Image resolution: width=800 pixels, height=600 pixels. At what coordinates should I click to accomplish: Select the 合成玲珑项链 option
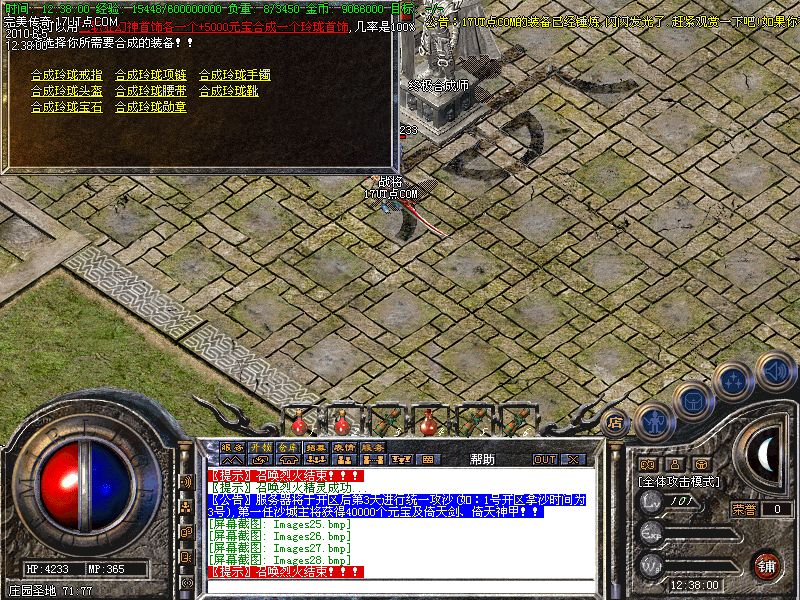point(150,75)
